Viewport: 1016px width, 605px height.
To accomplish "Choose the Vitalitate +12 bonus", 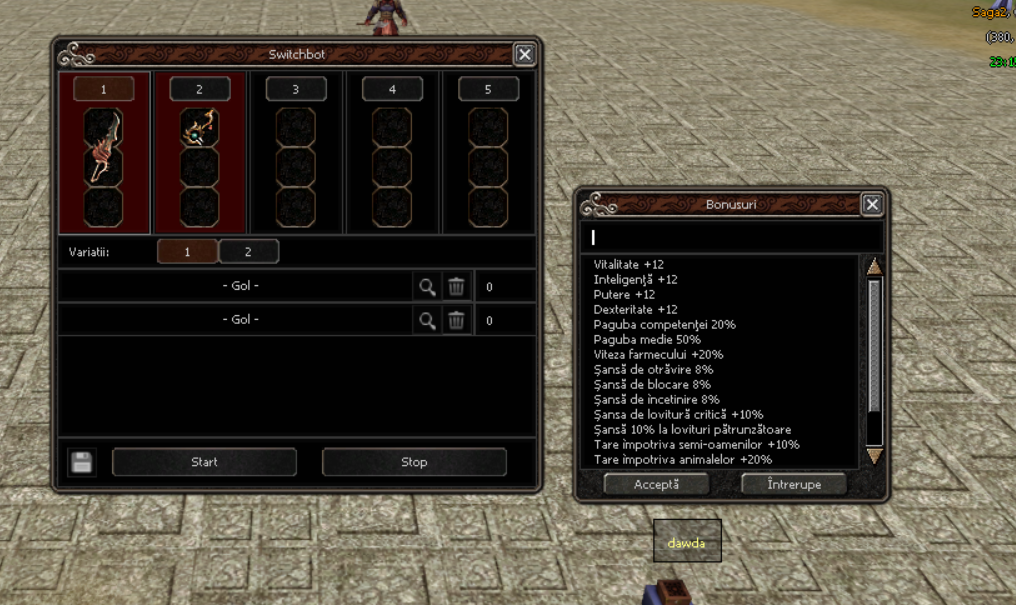I will 629,265.
